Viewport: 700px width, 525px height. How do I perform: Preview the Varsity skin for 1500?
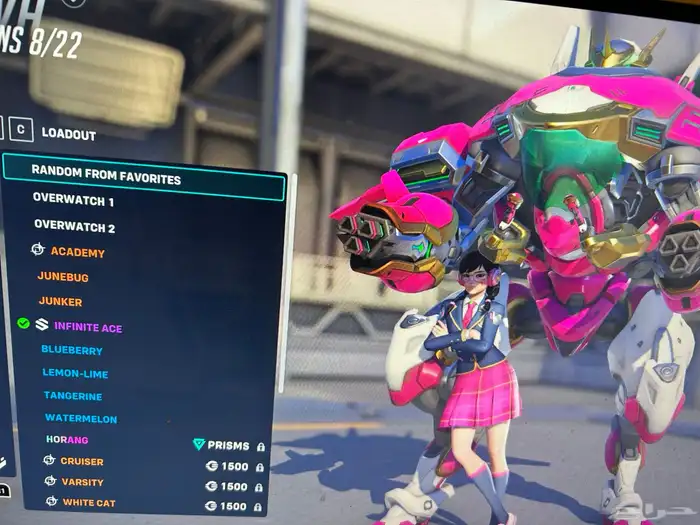82,482
